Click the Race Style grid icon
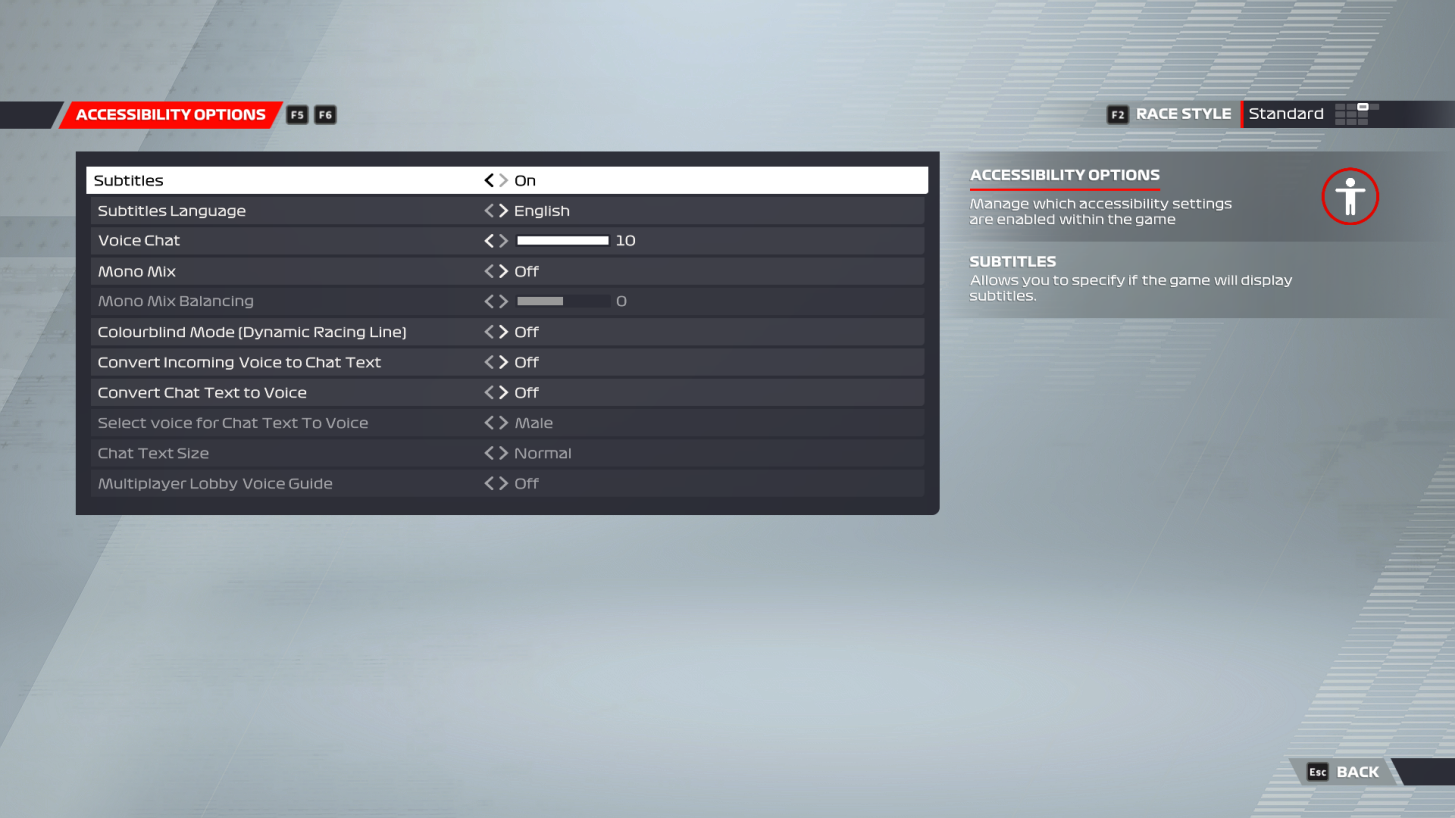 tap(1355, 114)
